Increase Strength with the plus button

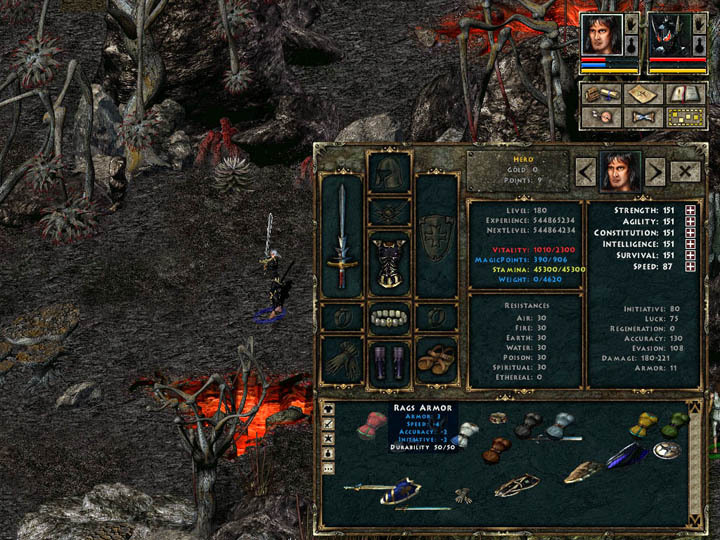point(690,210)
